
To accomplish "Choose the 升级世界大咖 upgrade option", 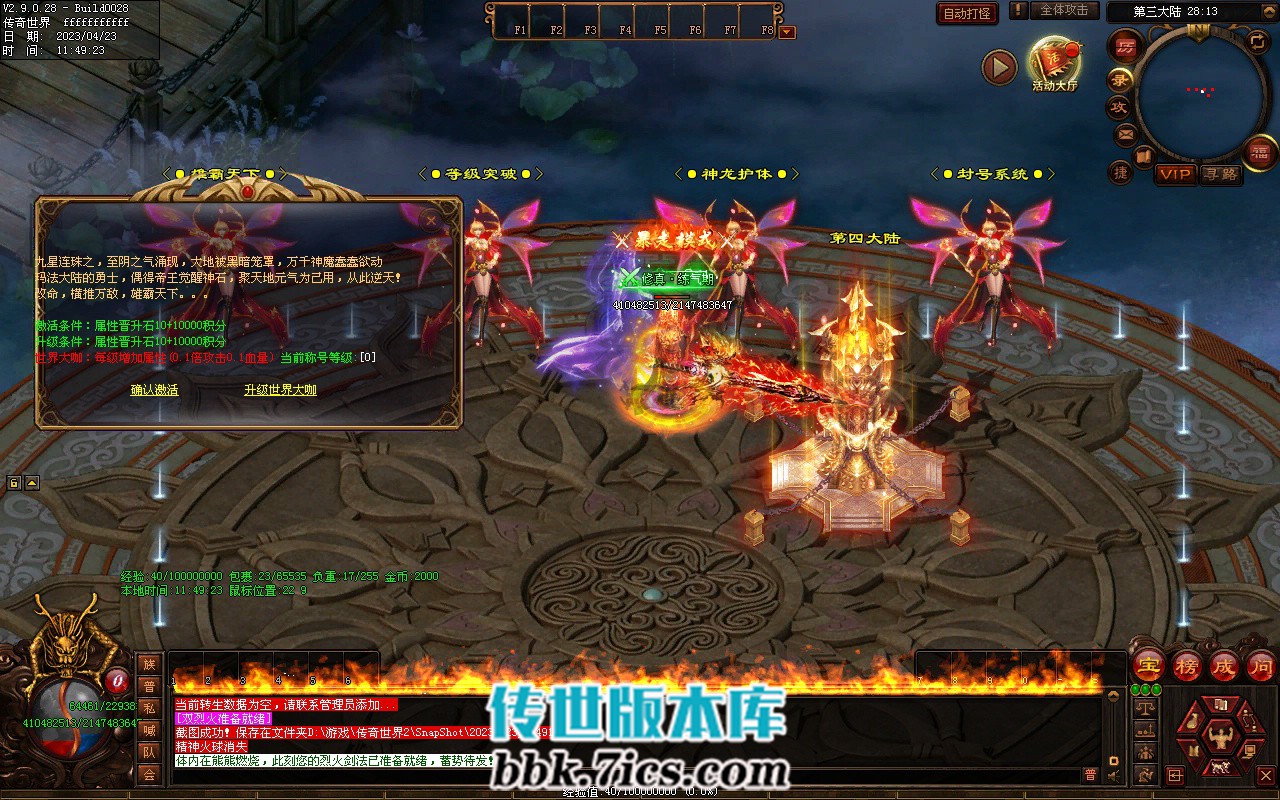I will point(280,390).
